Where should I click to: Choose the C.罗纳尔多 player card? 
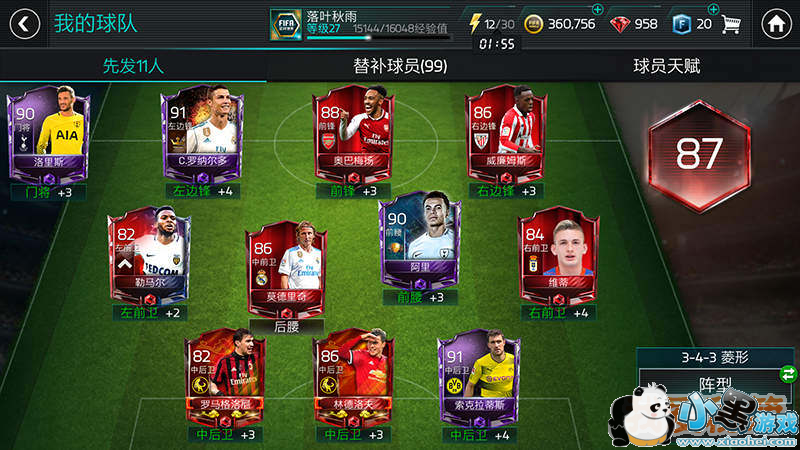(198, 133)
